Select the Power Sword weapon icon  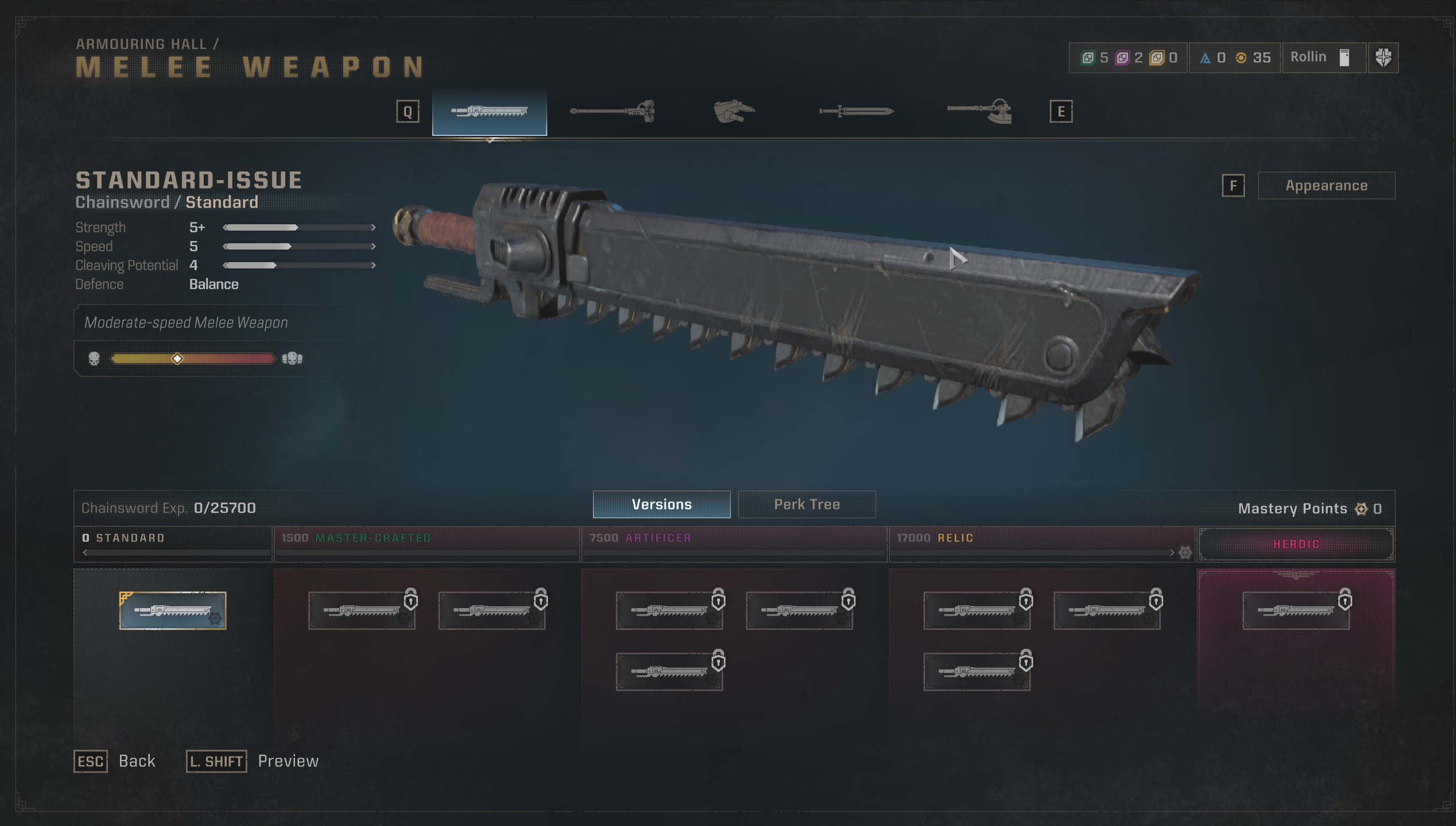855,111
